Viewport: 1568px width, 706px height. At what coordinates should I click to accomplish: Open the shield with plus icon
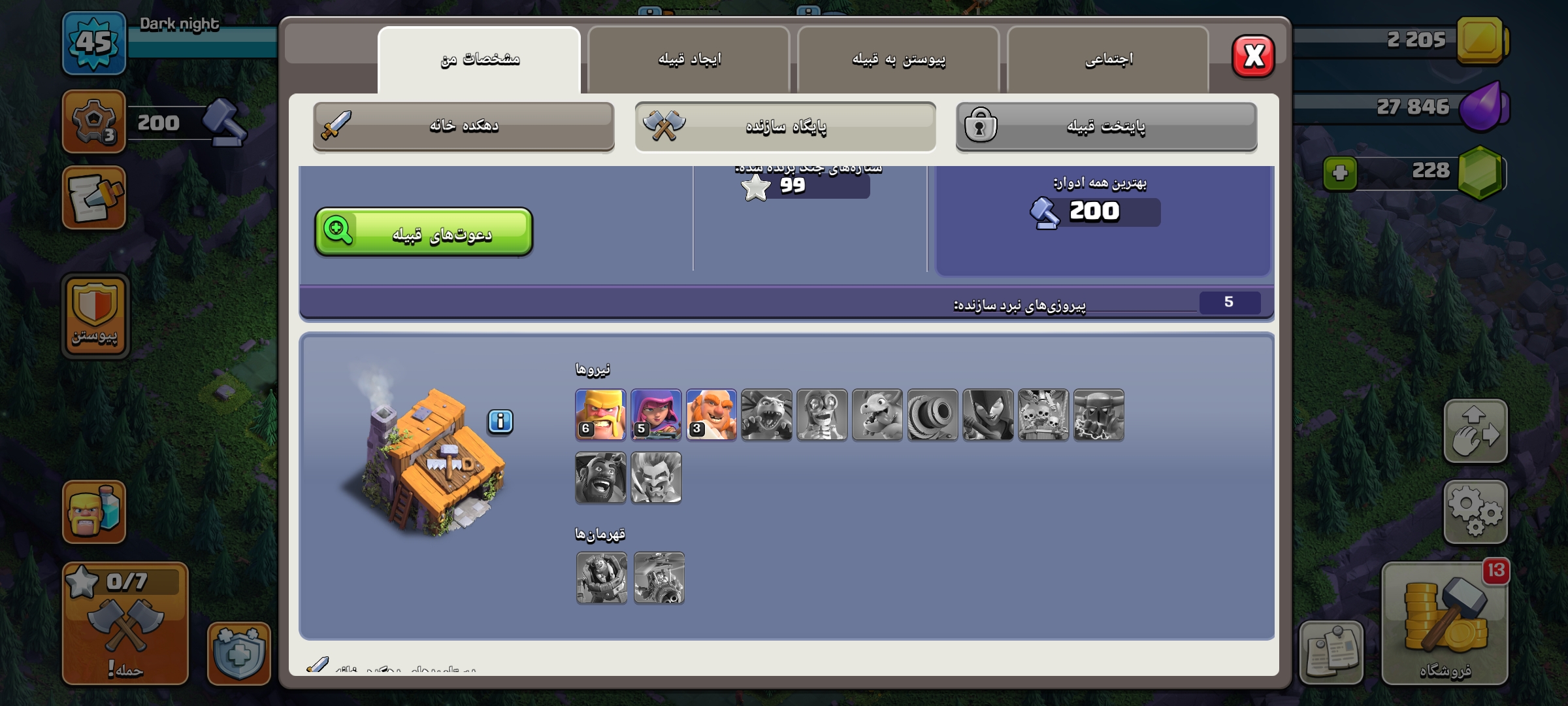pyautogui.click(x=238, y=653)
